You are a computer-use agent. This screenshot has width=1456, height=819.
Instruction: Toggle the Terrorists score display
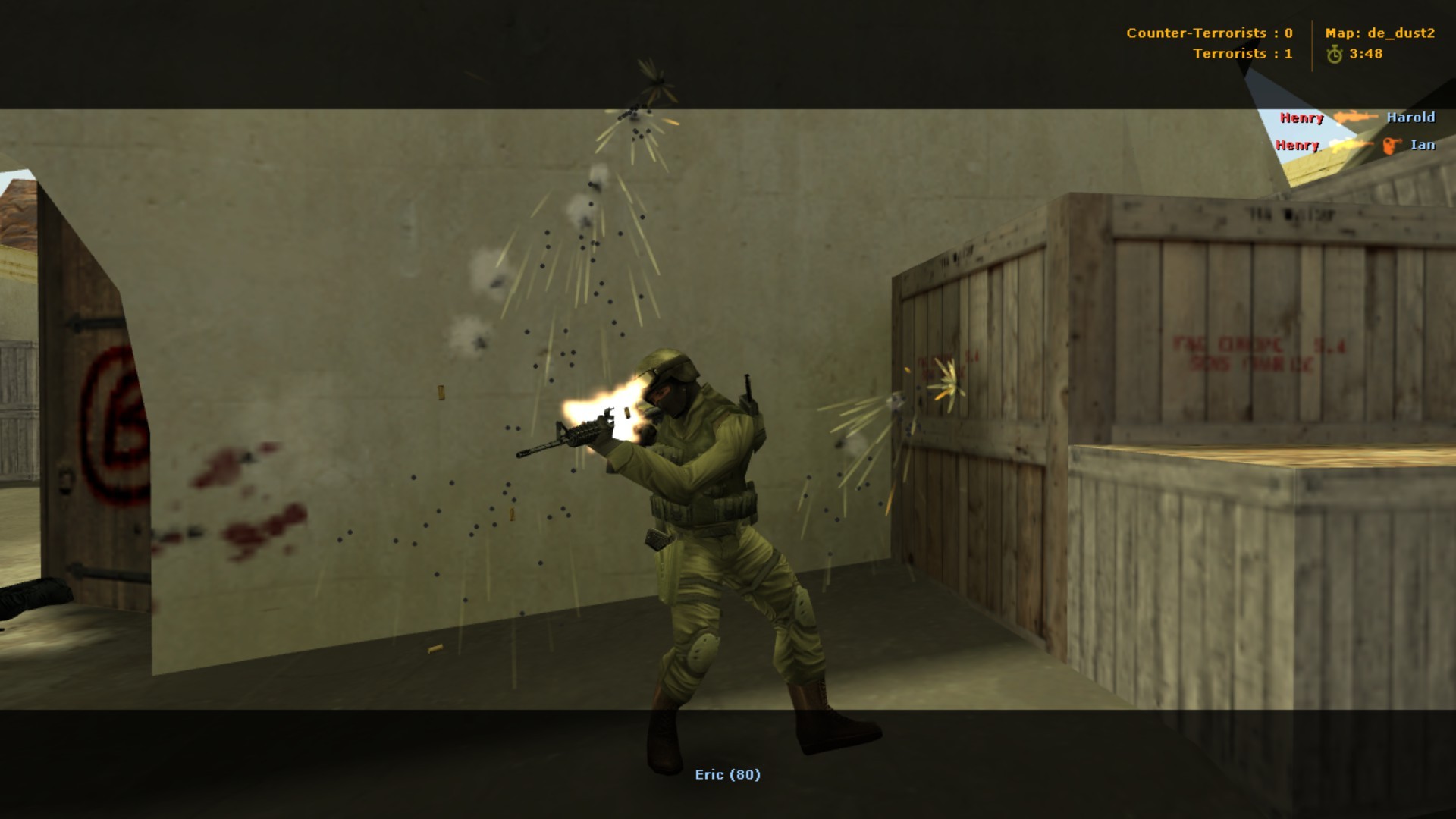point(1242,55)
